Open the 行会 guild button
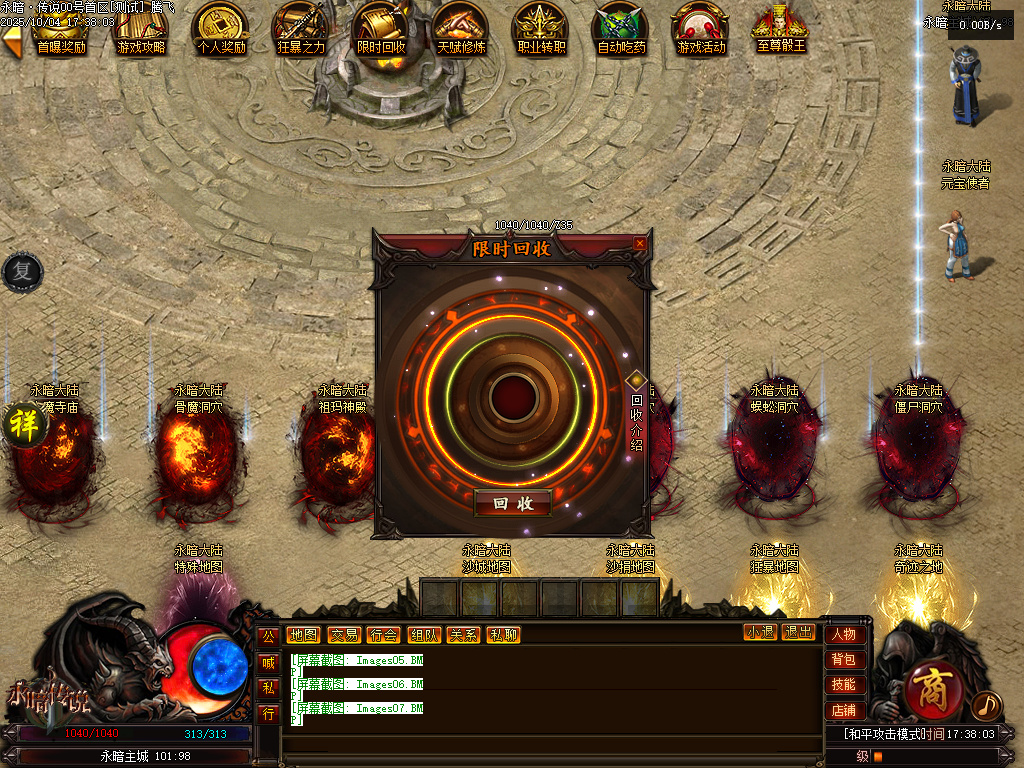1024x768 pixels. (383, 634)
